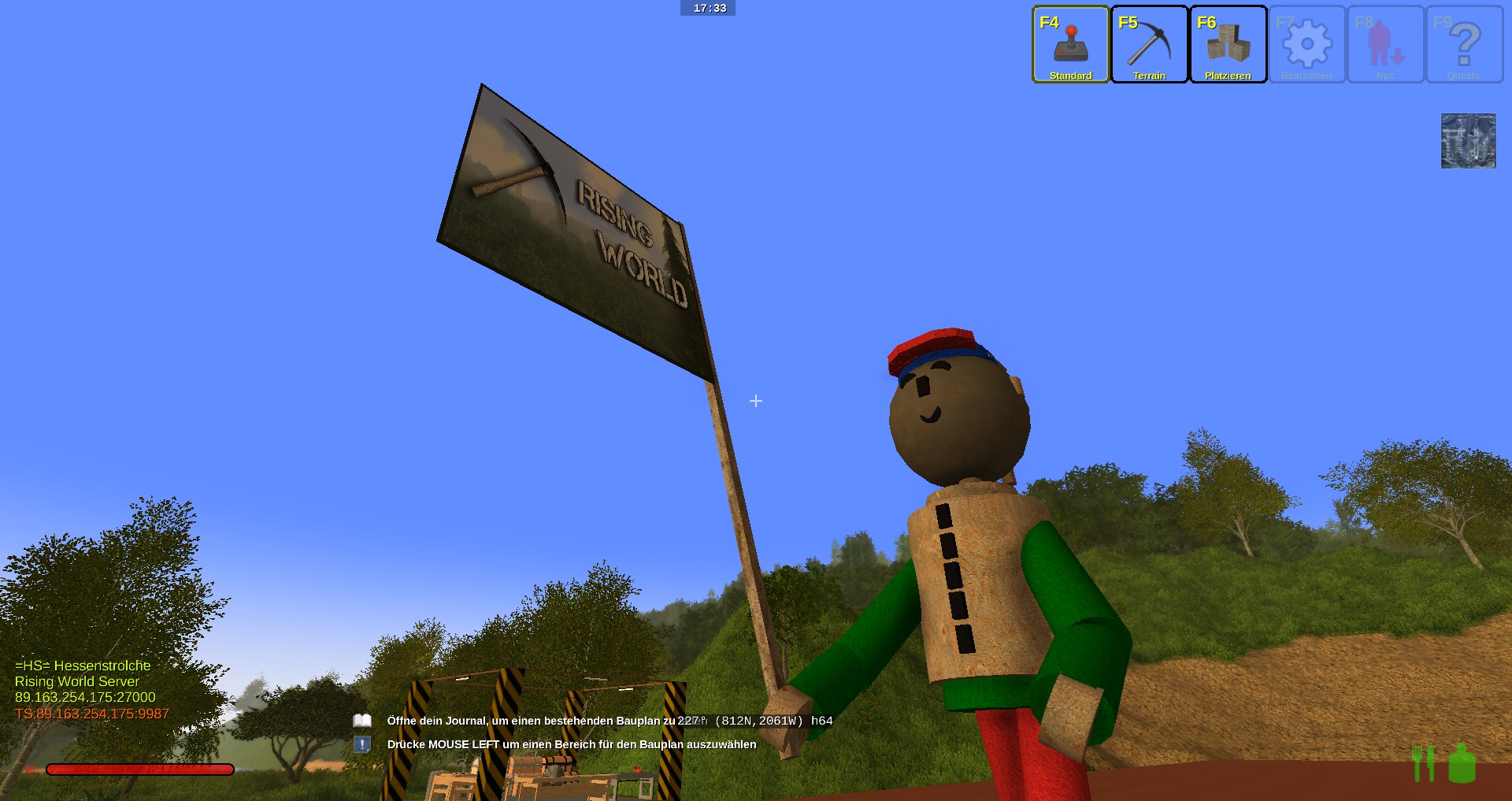Open the F9 Quests question mark

pyautogui.click(x=1464, y=45)
